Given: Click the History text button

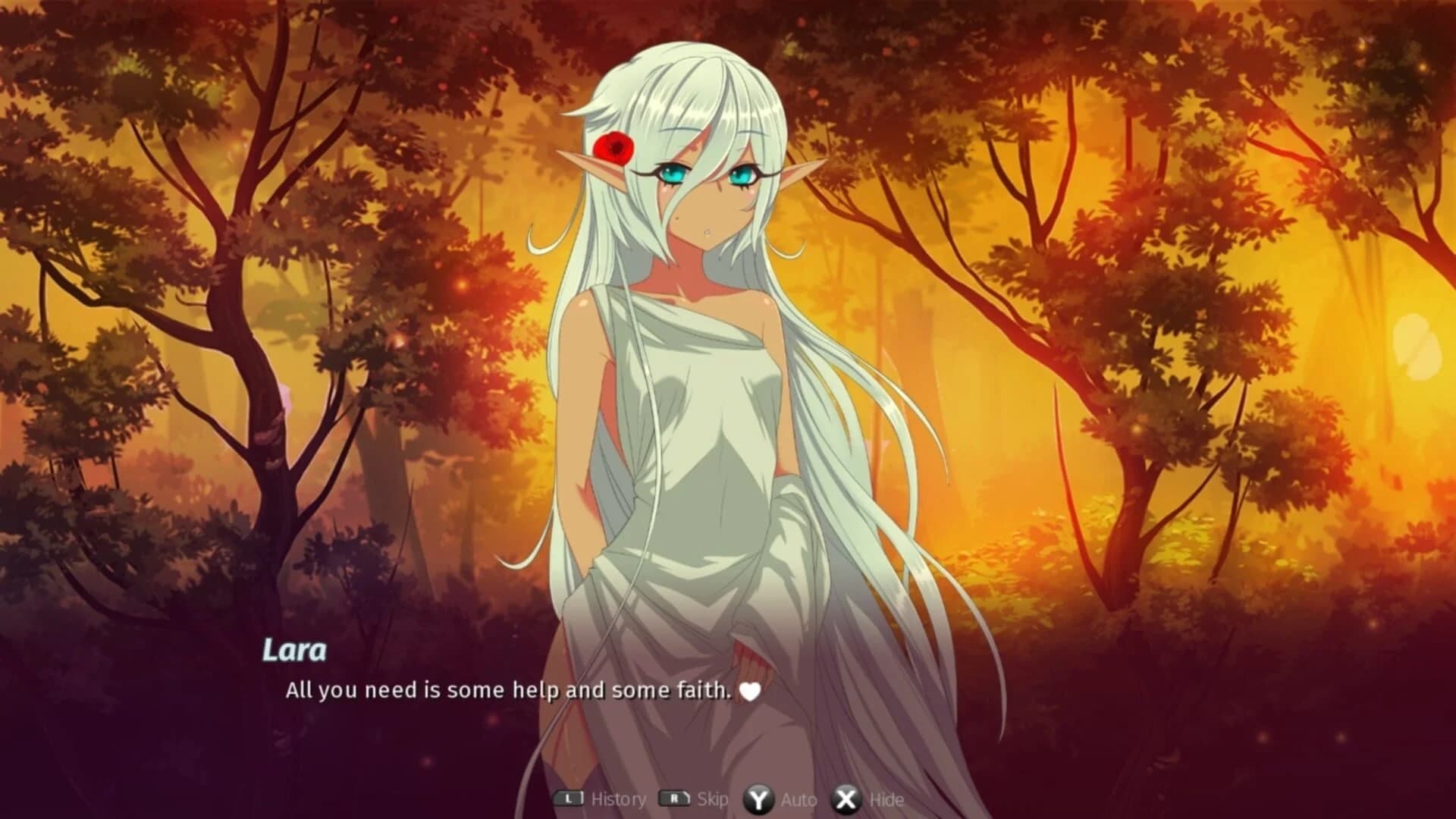Looking at the screenshot, I should click(619, 799).
